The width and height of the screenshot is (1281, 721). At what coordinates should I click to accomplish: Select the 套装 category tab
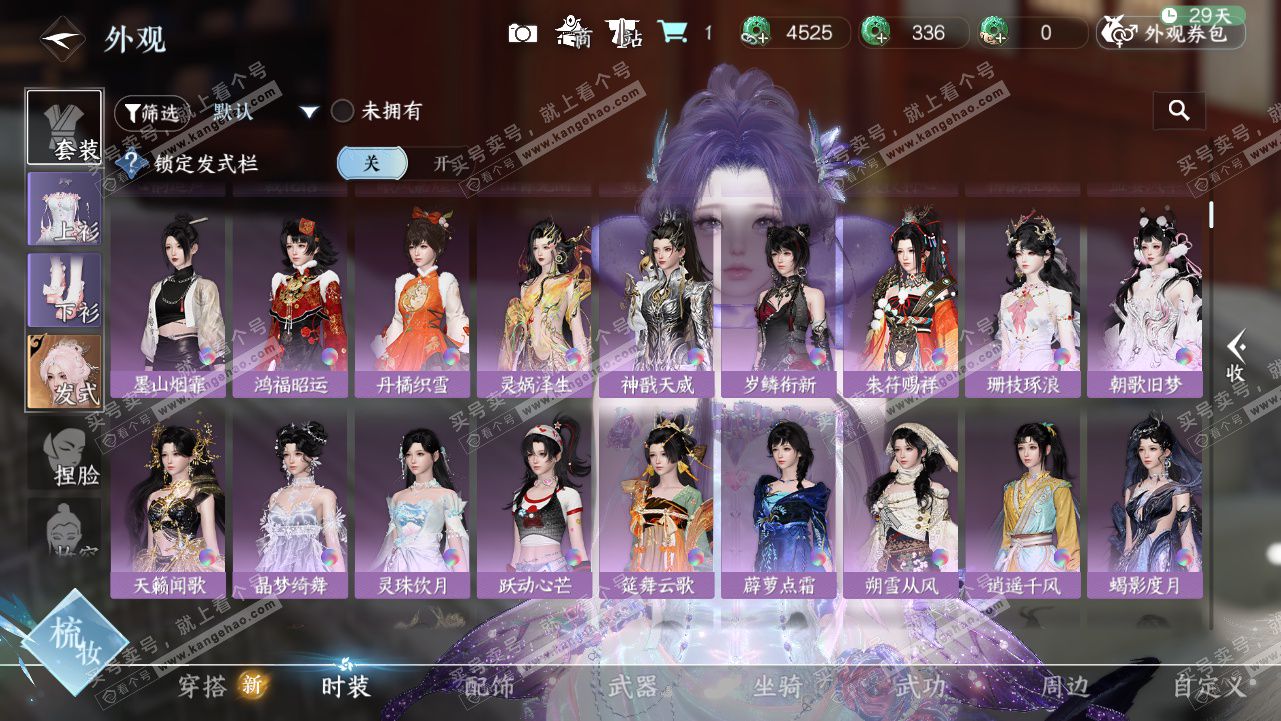65,127
